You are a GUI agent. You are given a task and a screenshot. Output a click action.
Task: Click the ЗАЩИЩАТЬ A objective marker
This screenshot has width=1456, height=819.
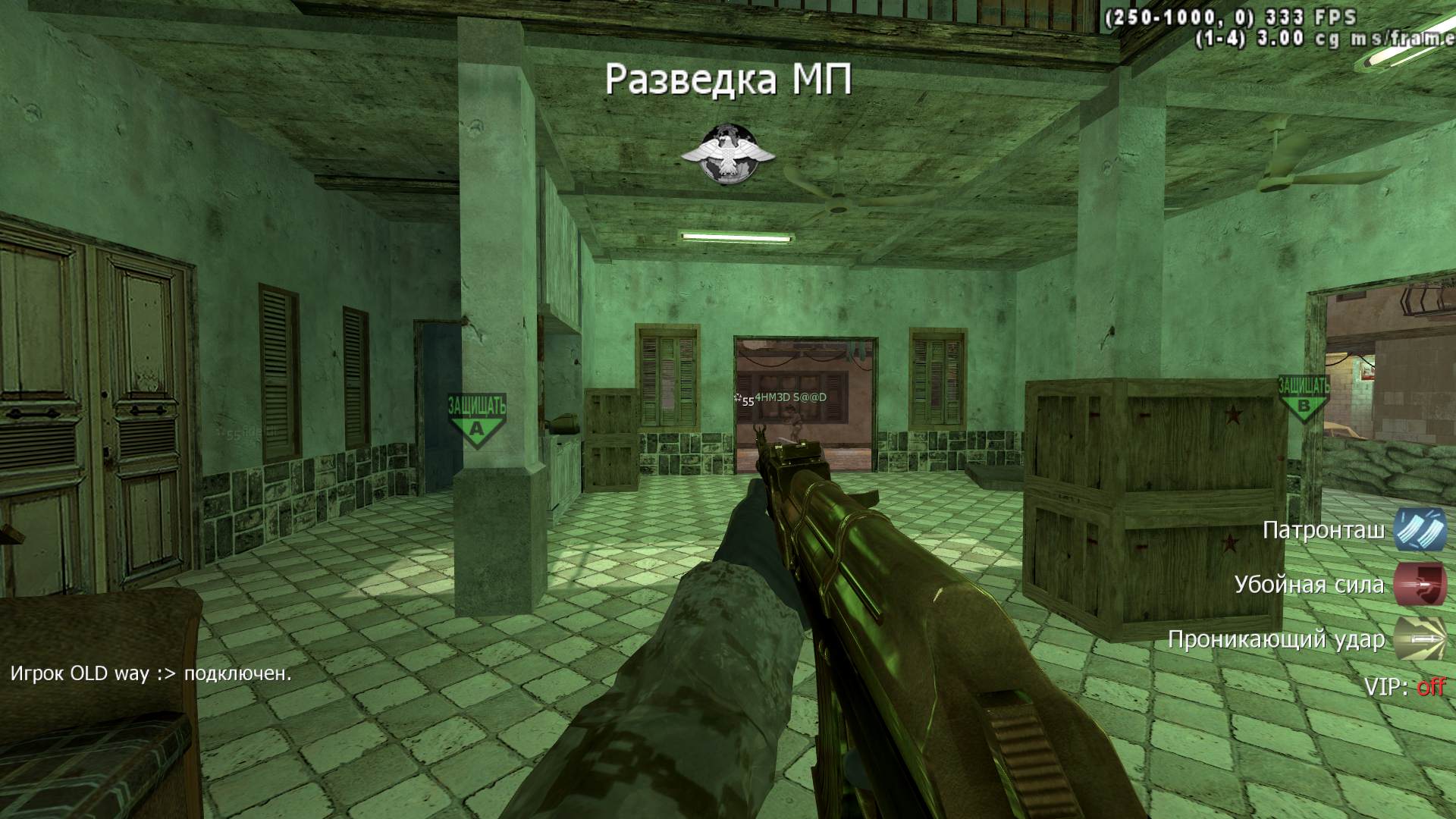pos(476,419)
